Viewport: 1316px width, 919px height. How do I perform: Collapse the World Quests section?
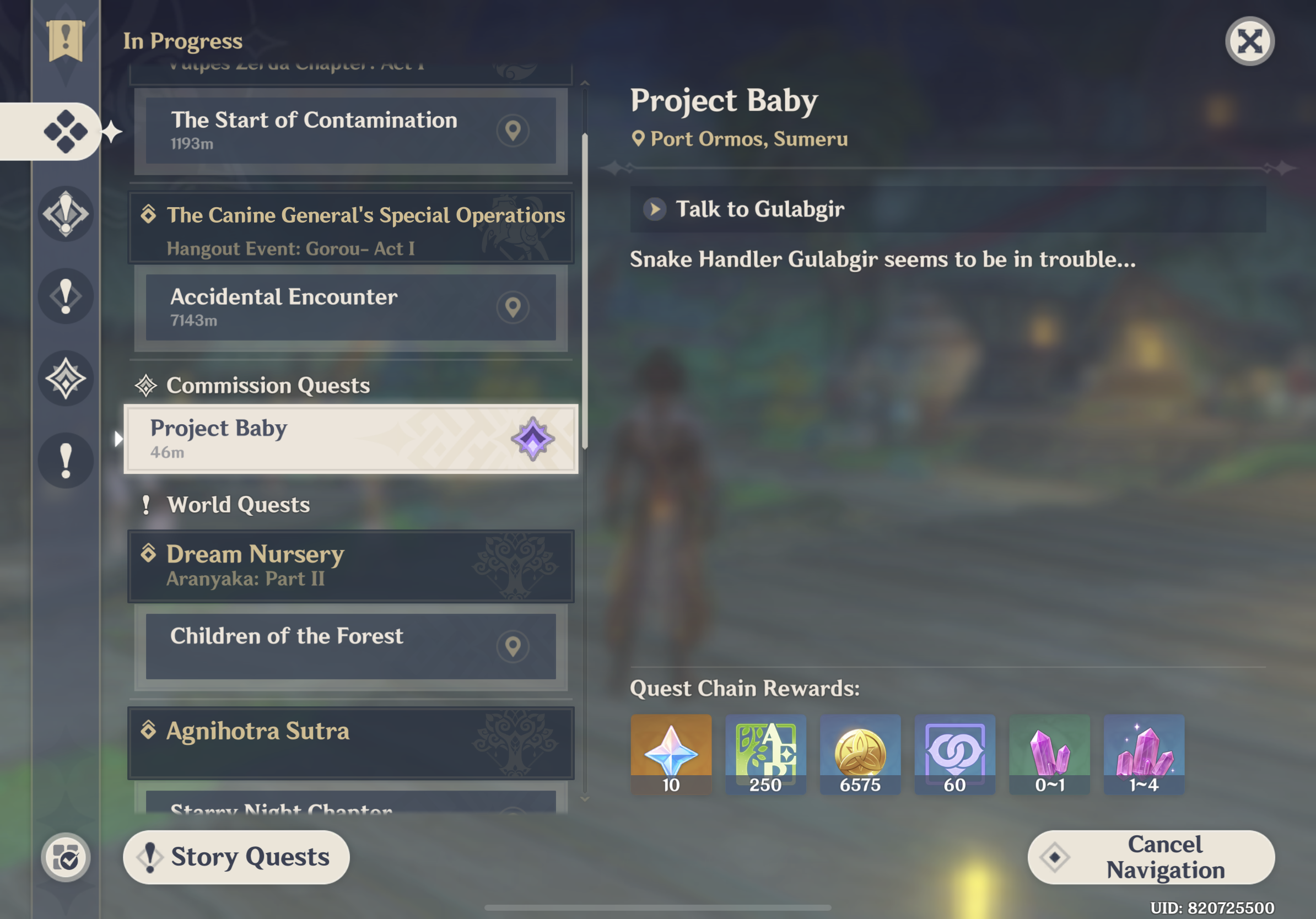click(x=238, y=505)
